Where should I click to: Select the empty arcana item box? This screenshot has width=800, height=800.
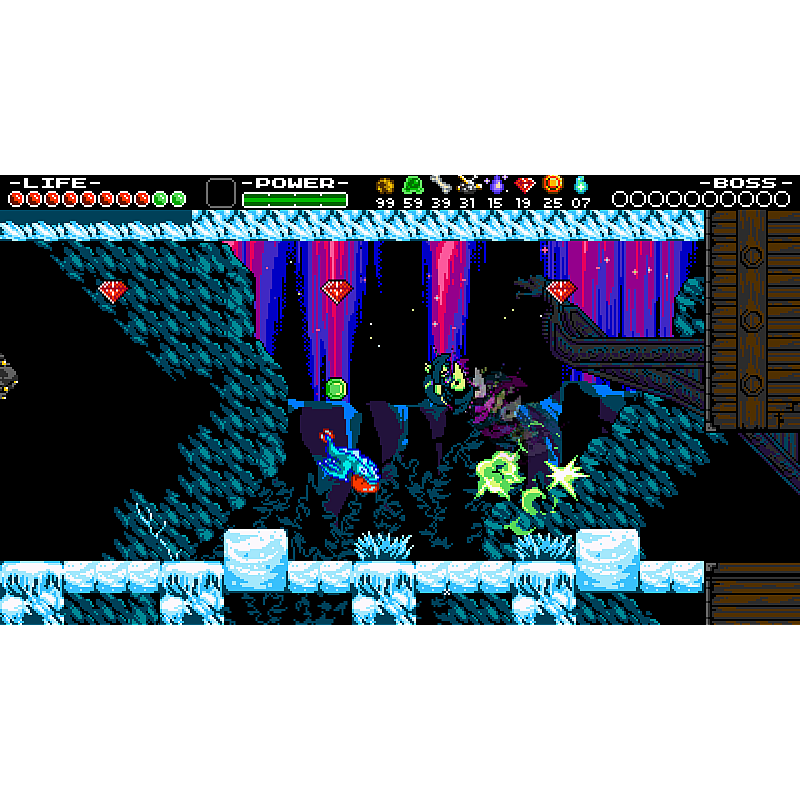pyautogui.click(x=220, y=193)
